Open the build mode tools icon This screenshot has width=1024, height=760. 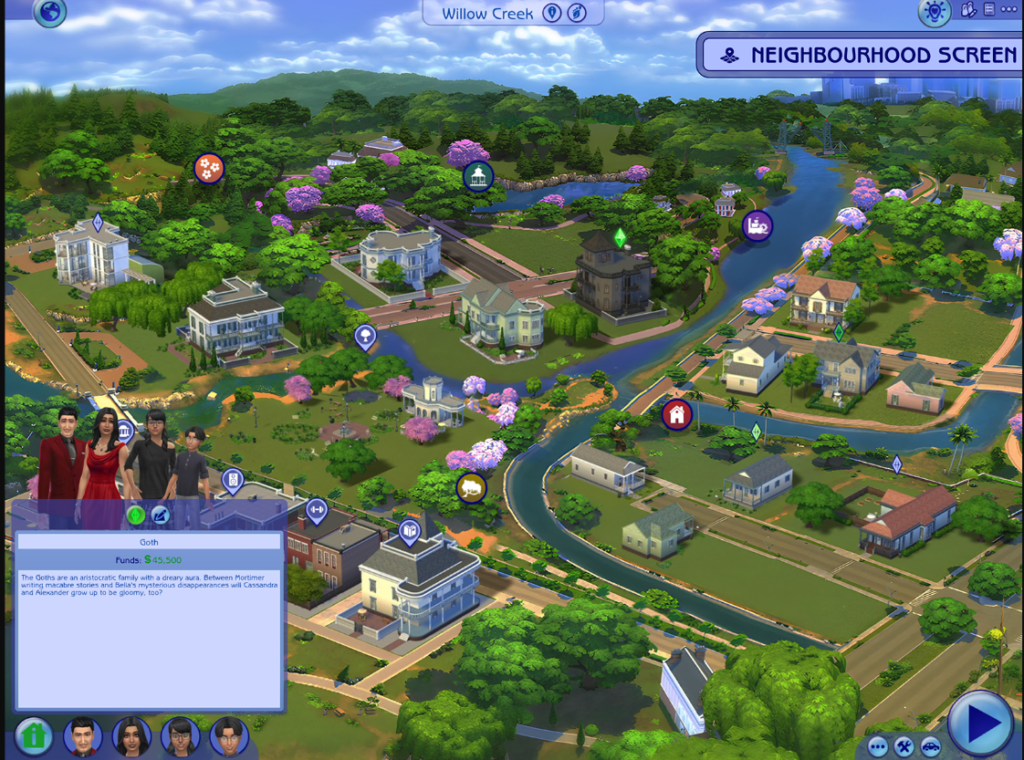click(904, 746)
